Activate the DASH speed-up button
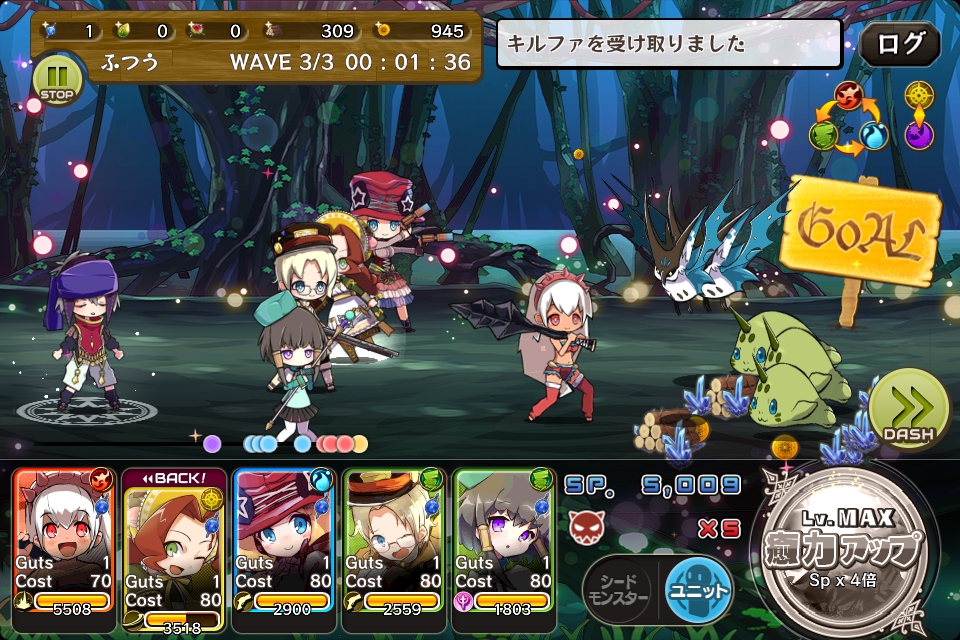Screen dimensions: 960x640 (x=907, y=409)
